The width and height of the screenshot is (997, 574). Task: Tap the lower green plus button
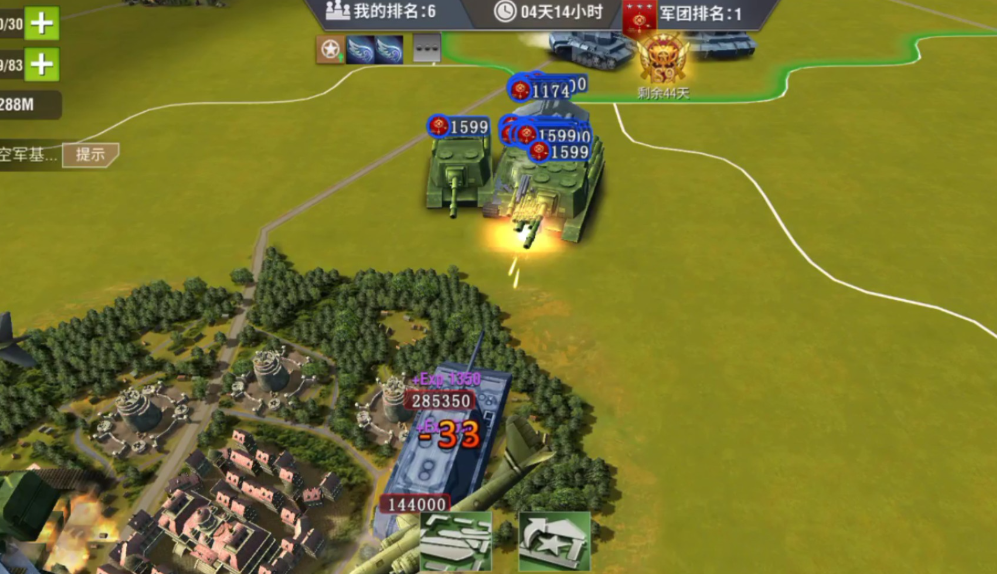pyautogui.click(x=41, y=65)
